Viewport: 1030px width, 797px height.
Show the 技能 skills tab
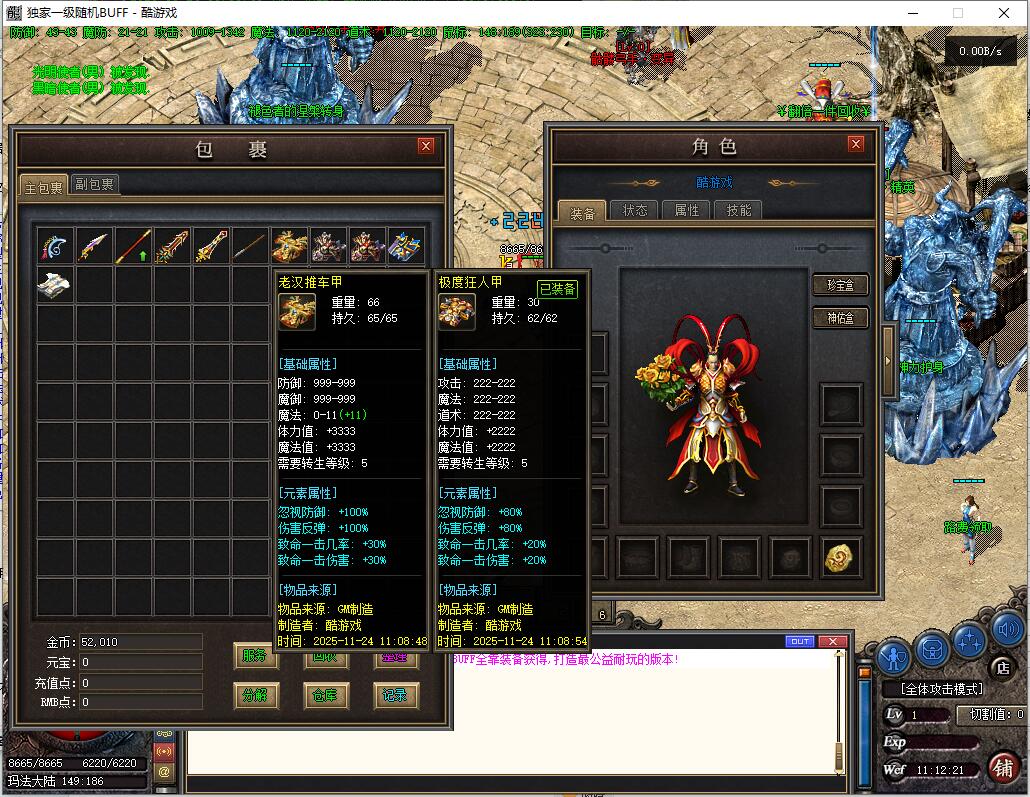739,210
